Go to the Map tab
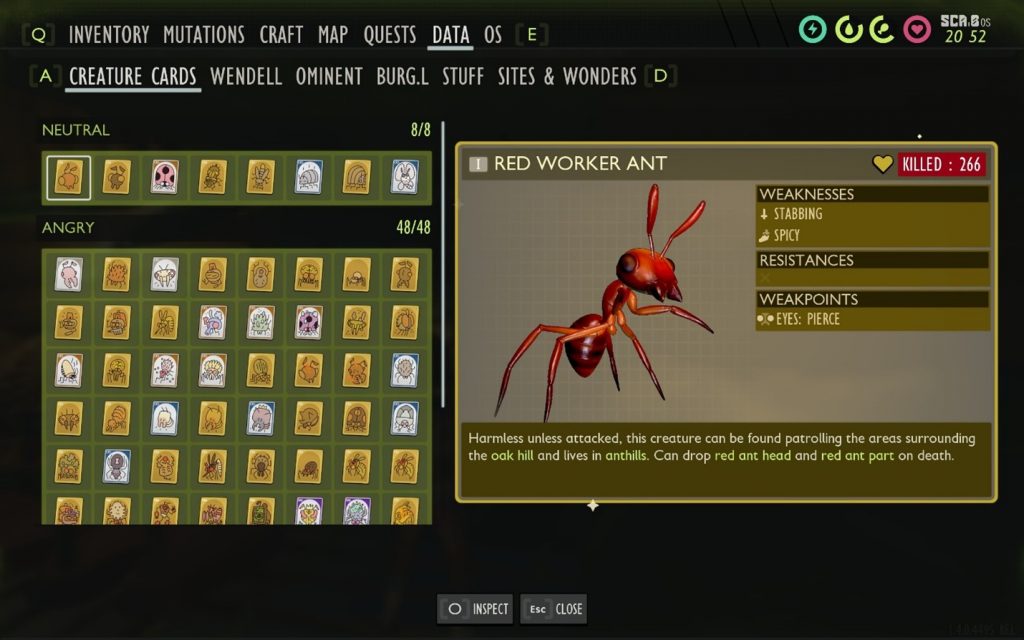Image resolution: width=1024 pixels, height=640 pixels. coord(333,35)
